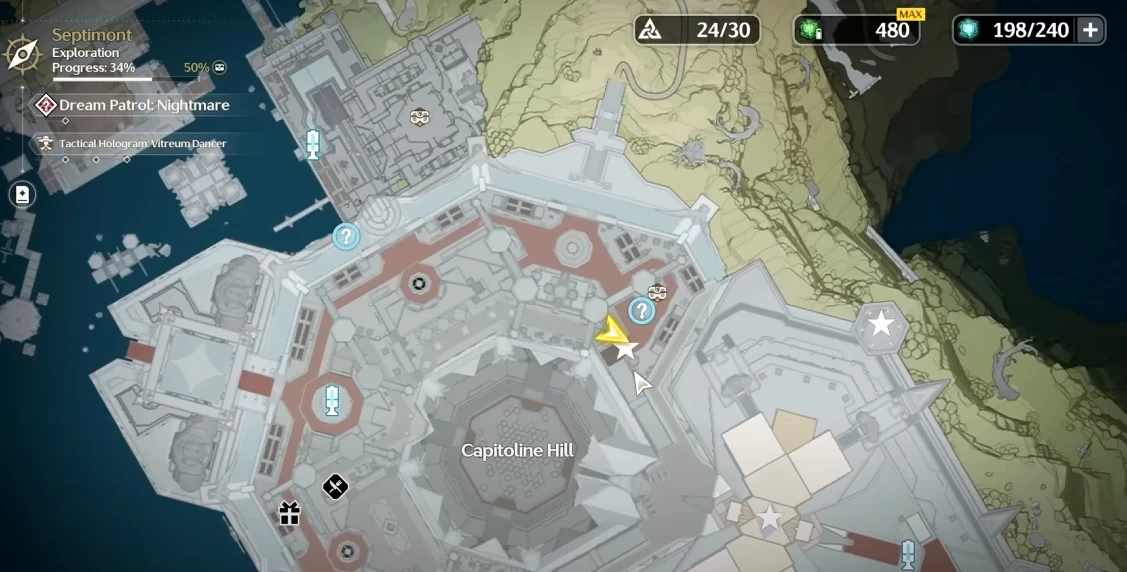Add more Waveplates with the plus button
Screen dimensions: 1127x572
pos(1090,30)
